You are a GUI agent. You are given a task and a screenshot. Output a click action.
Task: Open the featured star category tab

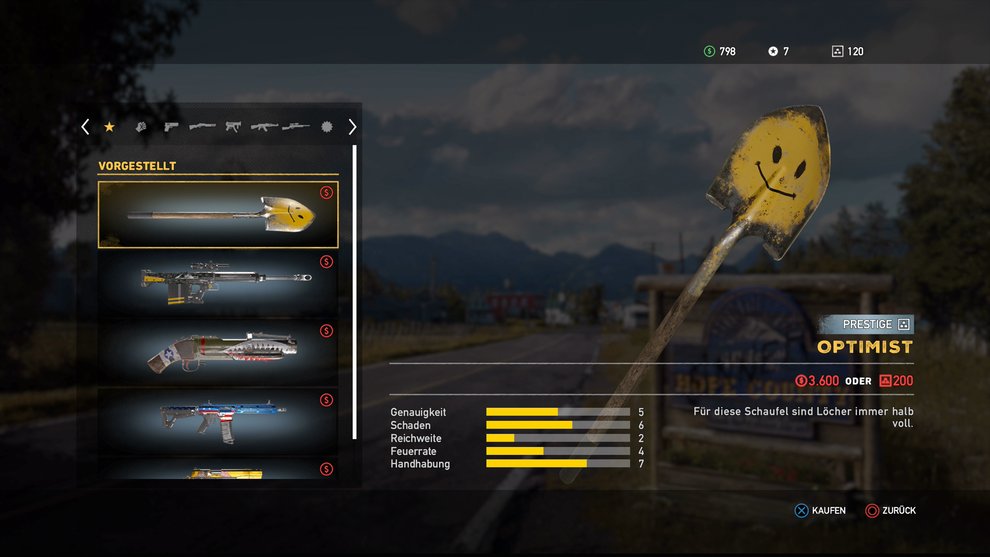pyautogui.click(x=110, y=127)
